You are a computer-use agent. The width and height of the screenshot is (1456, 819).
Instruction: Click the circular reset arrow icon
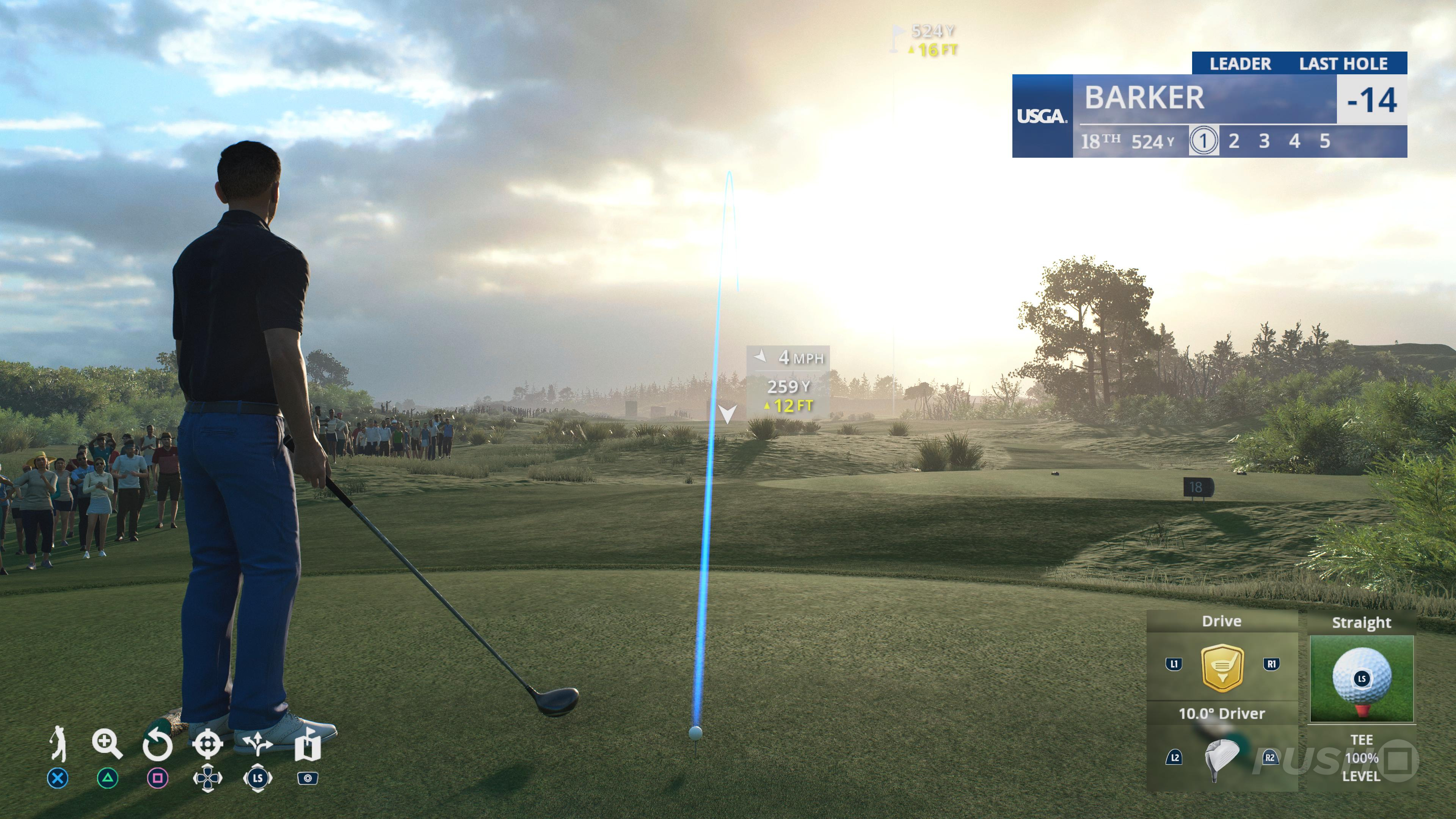(157, 744)
